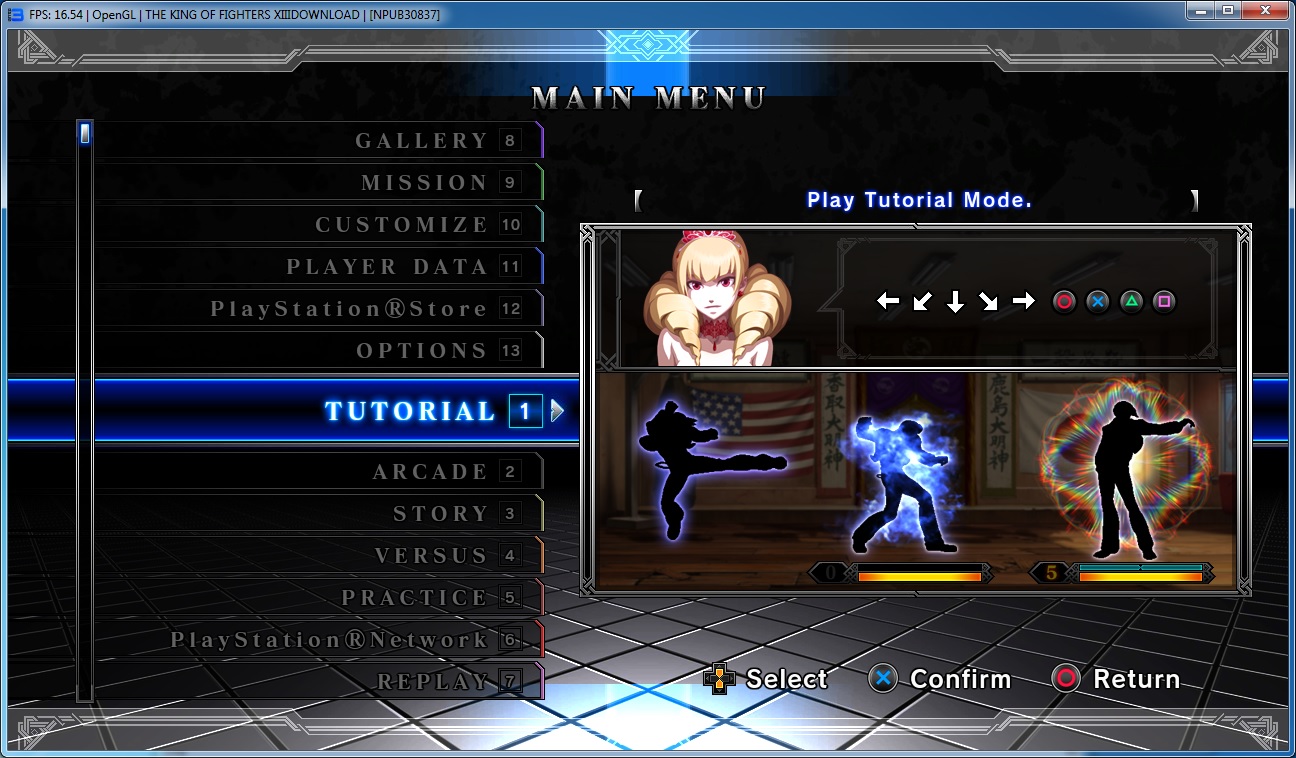Start the highlighted Tutorial mode
The height and width of the screenshot is (758, 1296).
point(410,411)
